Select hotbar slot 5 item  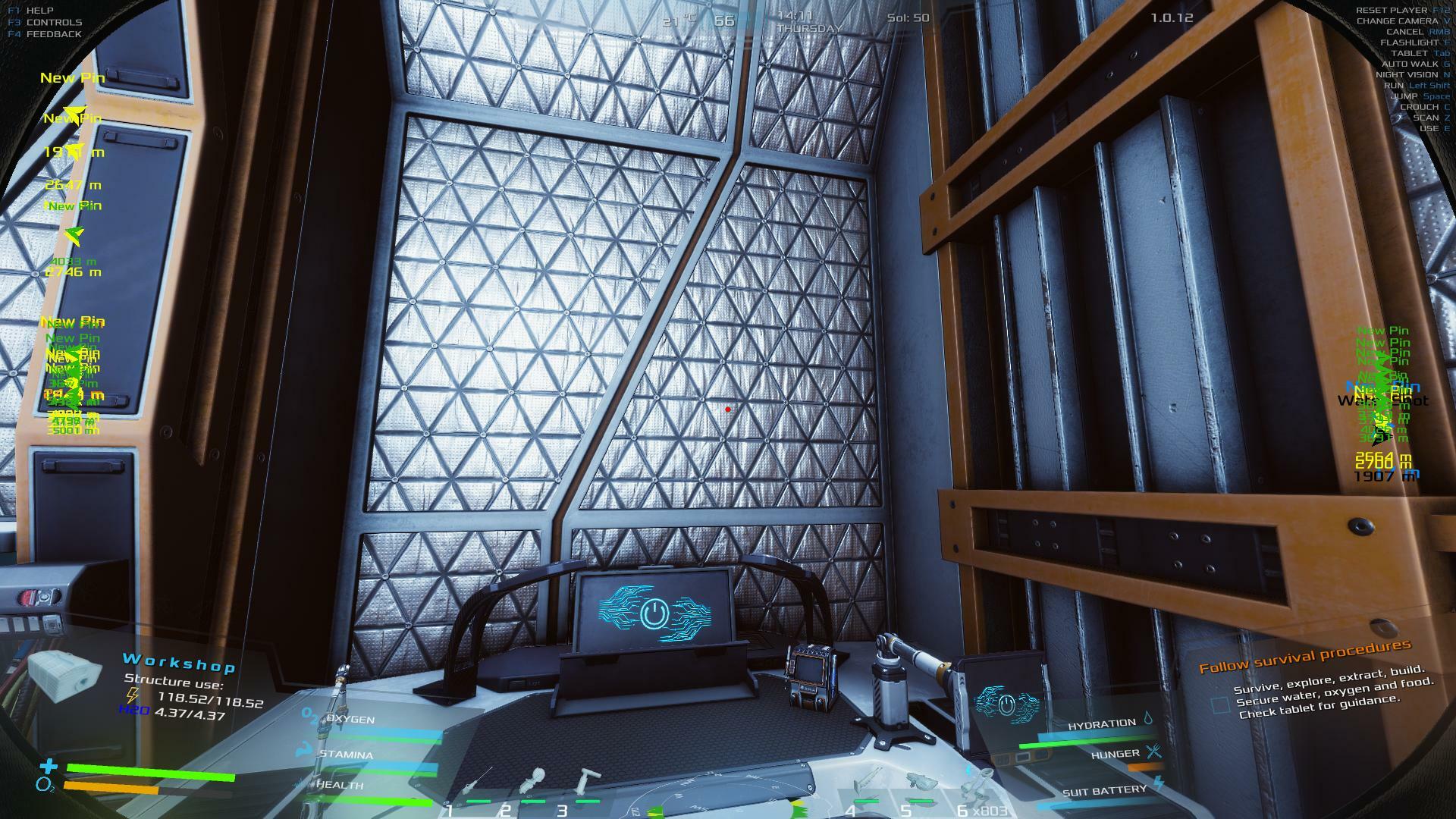coord(921,785)
